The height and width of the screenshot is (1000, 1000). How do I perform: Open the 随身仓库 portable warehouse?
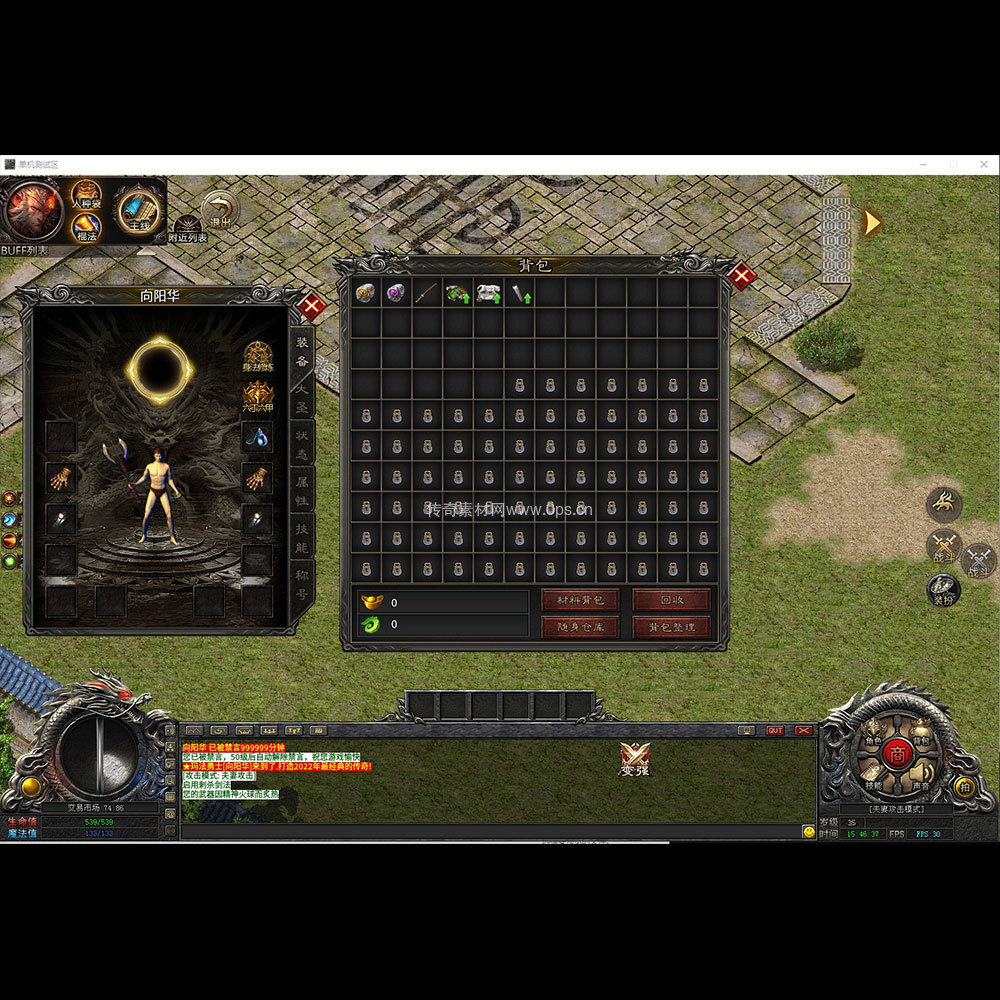pos(580,627)
